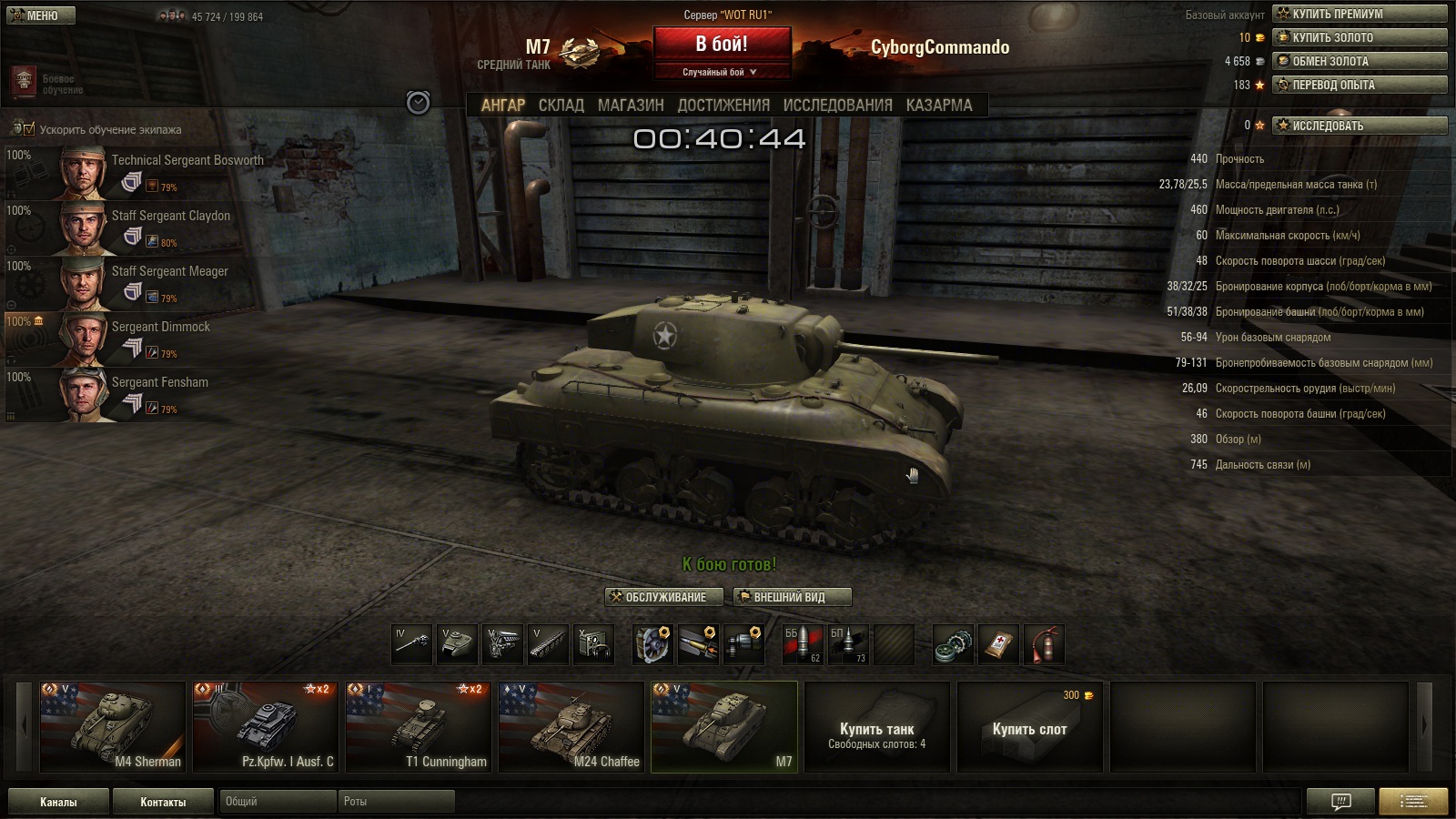Image resolution: width=1456 pixels, height=819 pixels.
Task: Start battle with the red В бой! button
Action: (721, 44)
